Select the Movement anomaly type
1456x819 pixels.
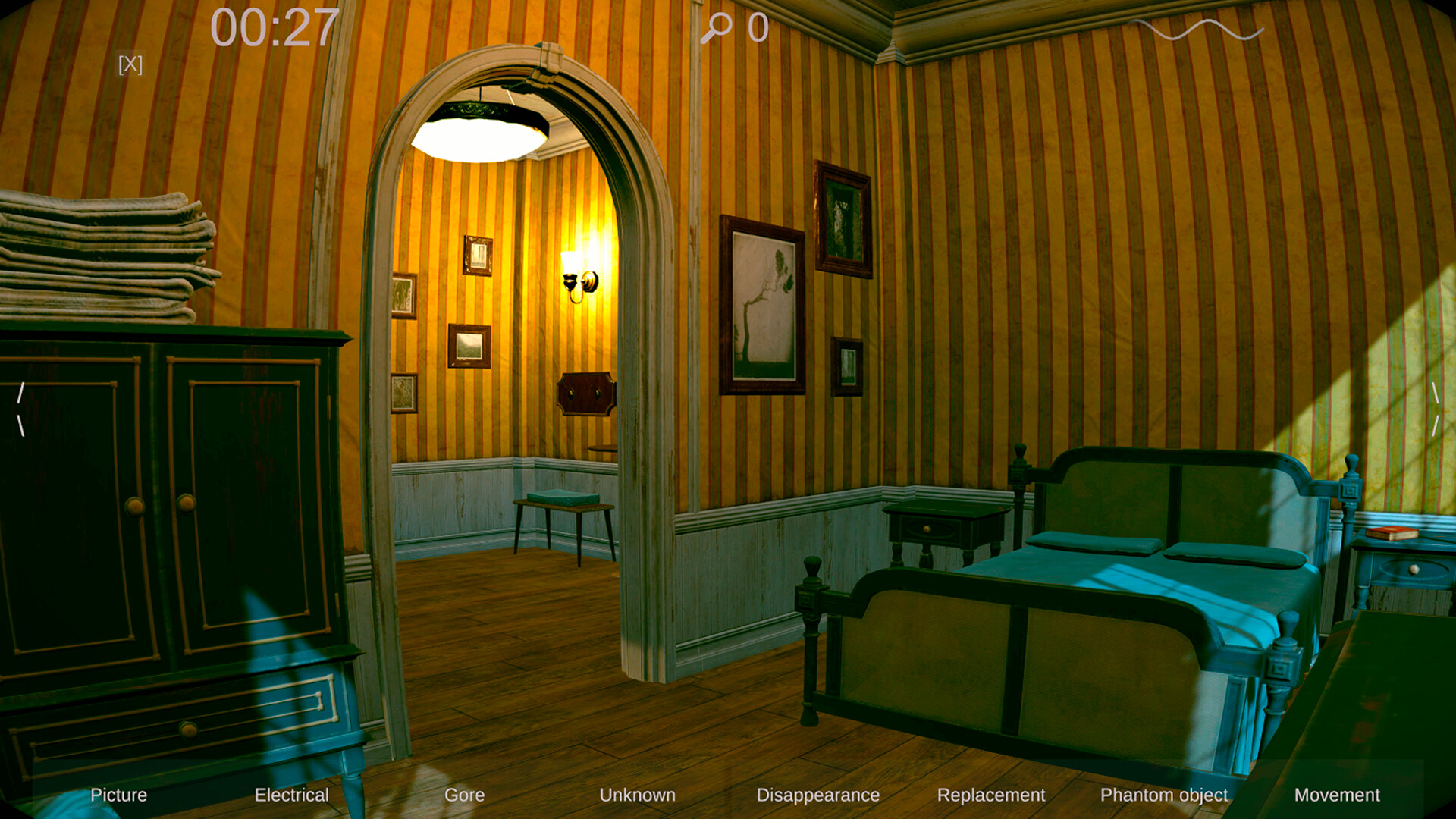tap(1337, 795)
